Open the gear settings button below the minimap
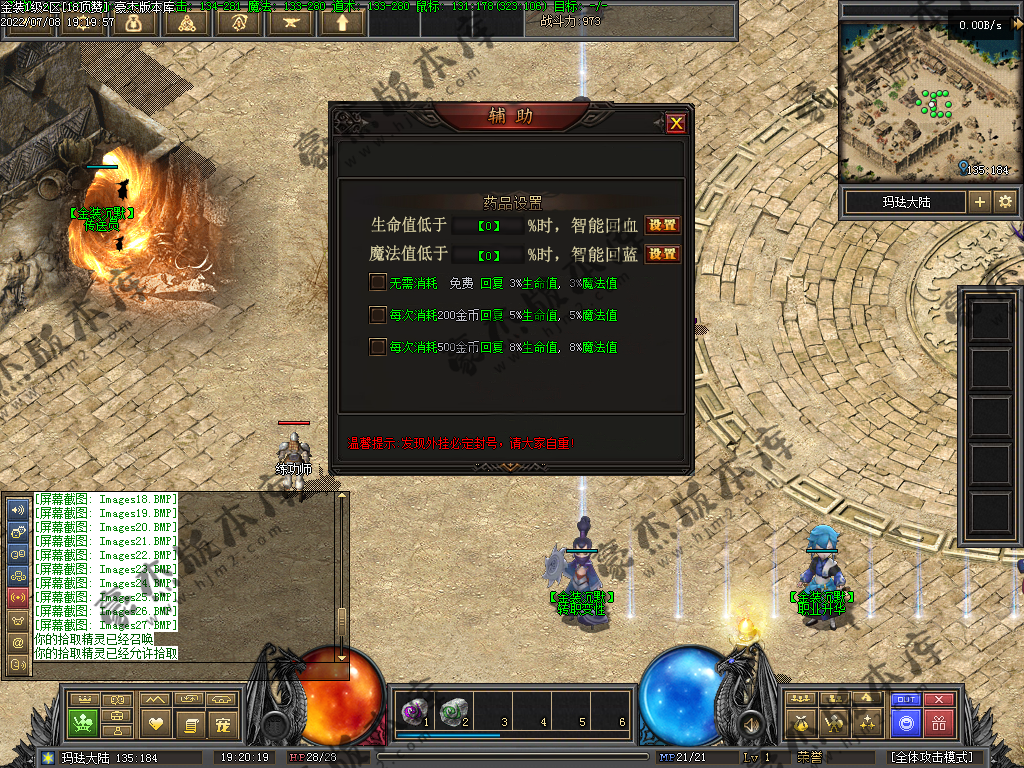This screenshot has width=1024, height=768. [1005, 202]
